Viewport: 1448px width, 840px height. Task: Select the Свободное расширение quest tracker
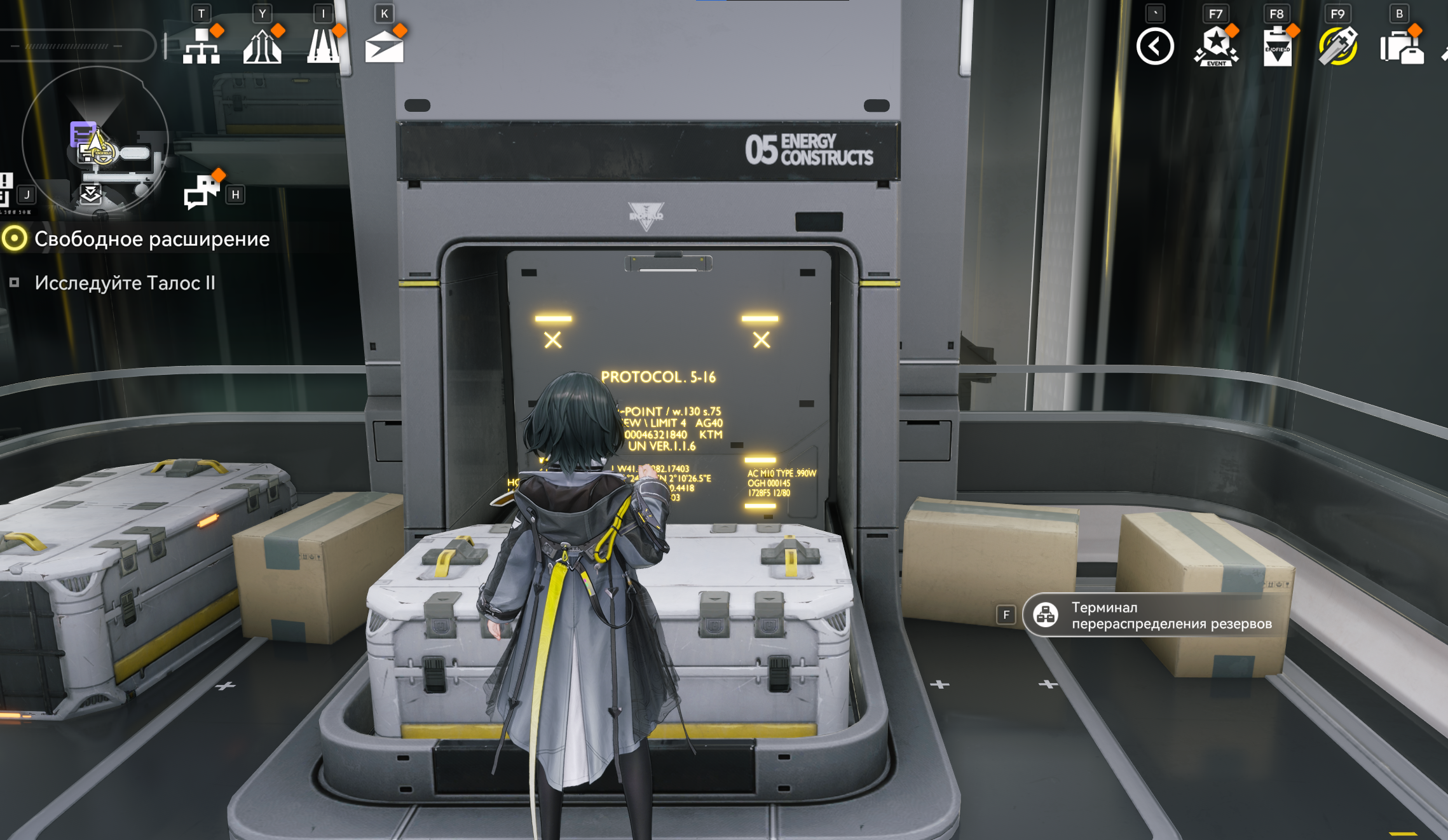[151, 239]
